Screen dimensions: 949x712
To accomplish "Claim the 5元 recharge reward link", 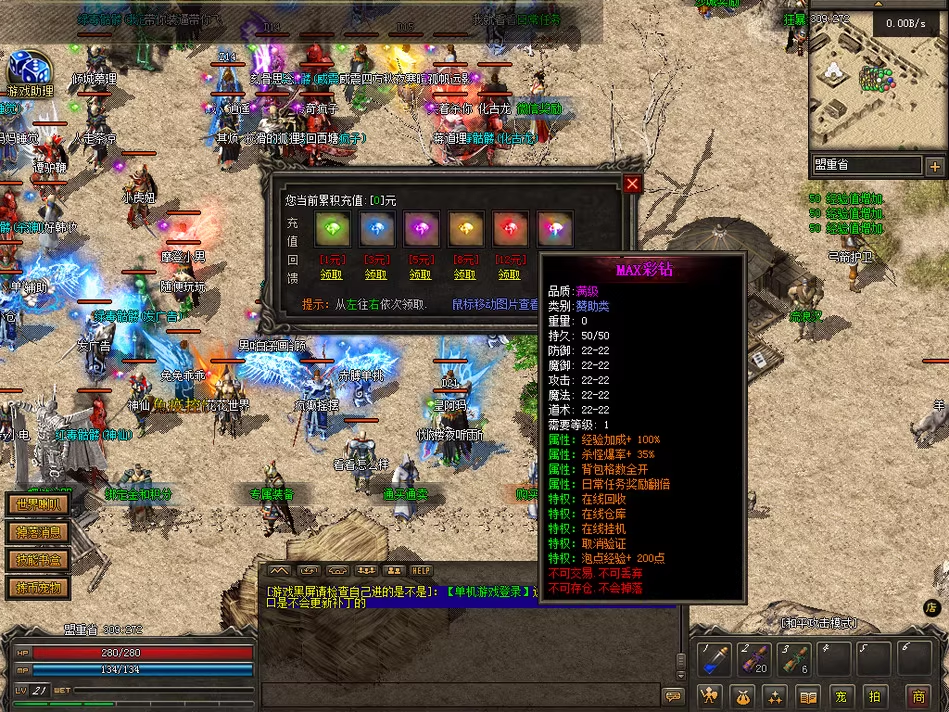I will 420,273.
